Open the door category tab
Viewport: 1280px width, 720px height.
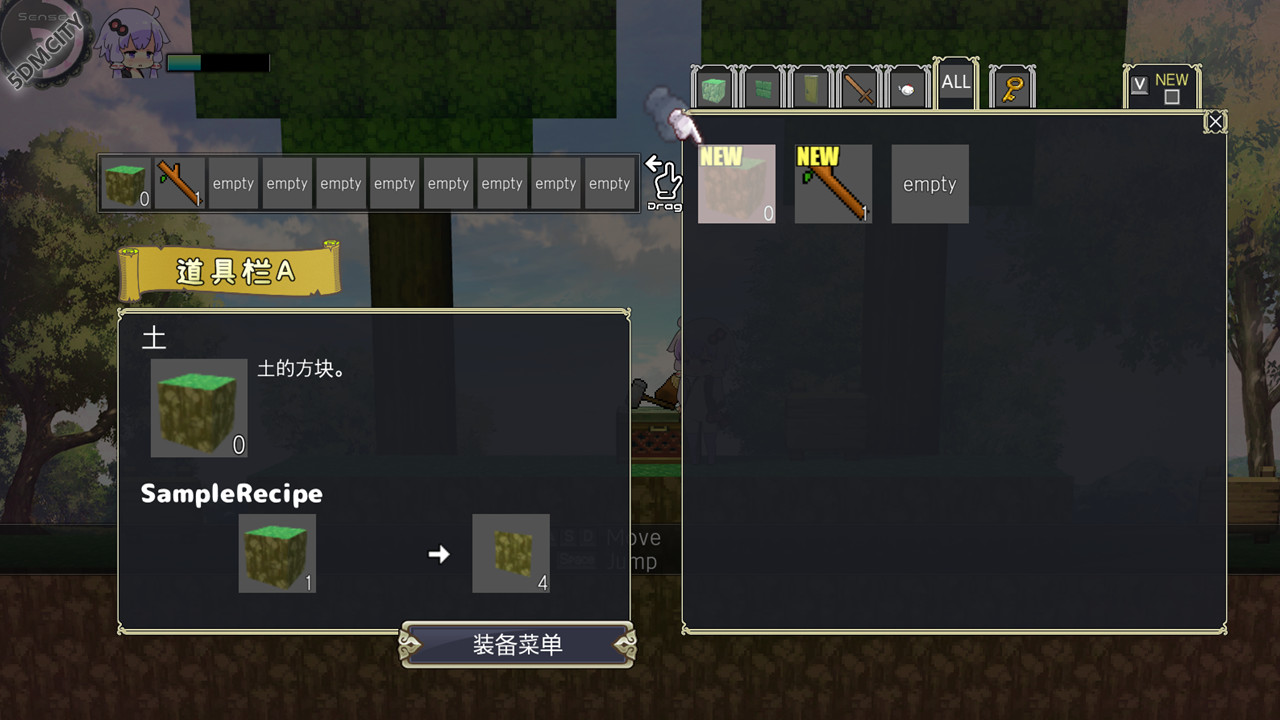coord(810,90)
